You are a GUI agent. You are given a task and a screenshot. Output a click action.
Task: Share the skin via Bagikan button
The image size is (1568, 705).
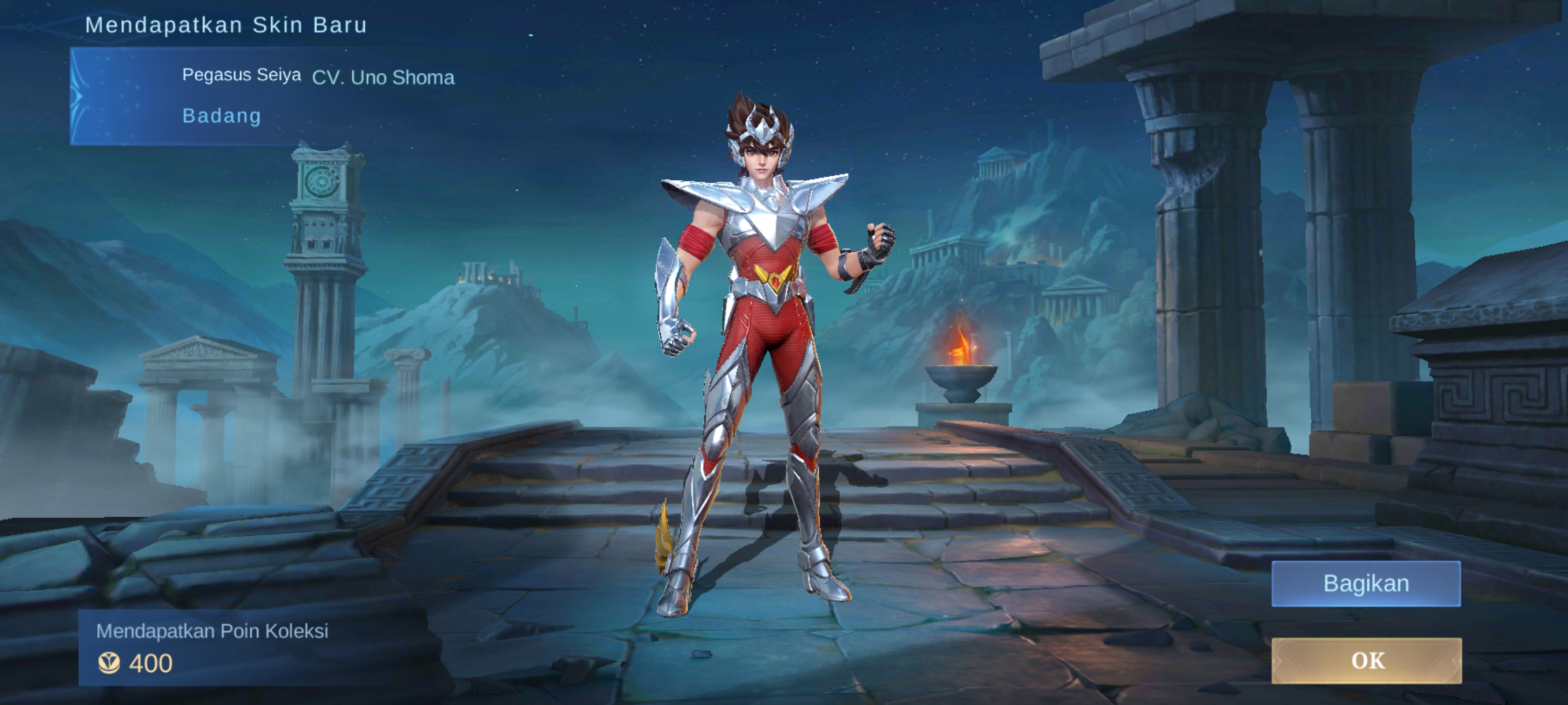coord(1366,583)
